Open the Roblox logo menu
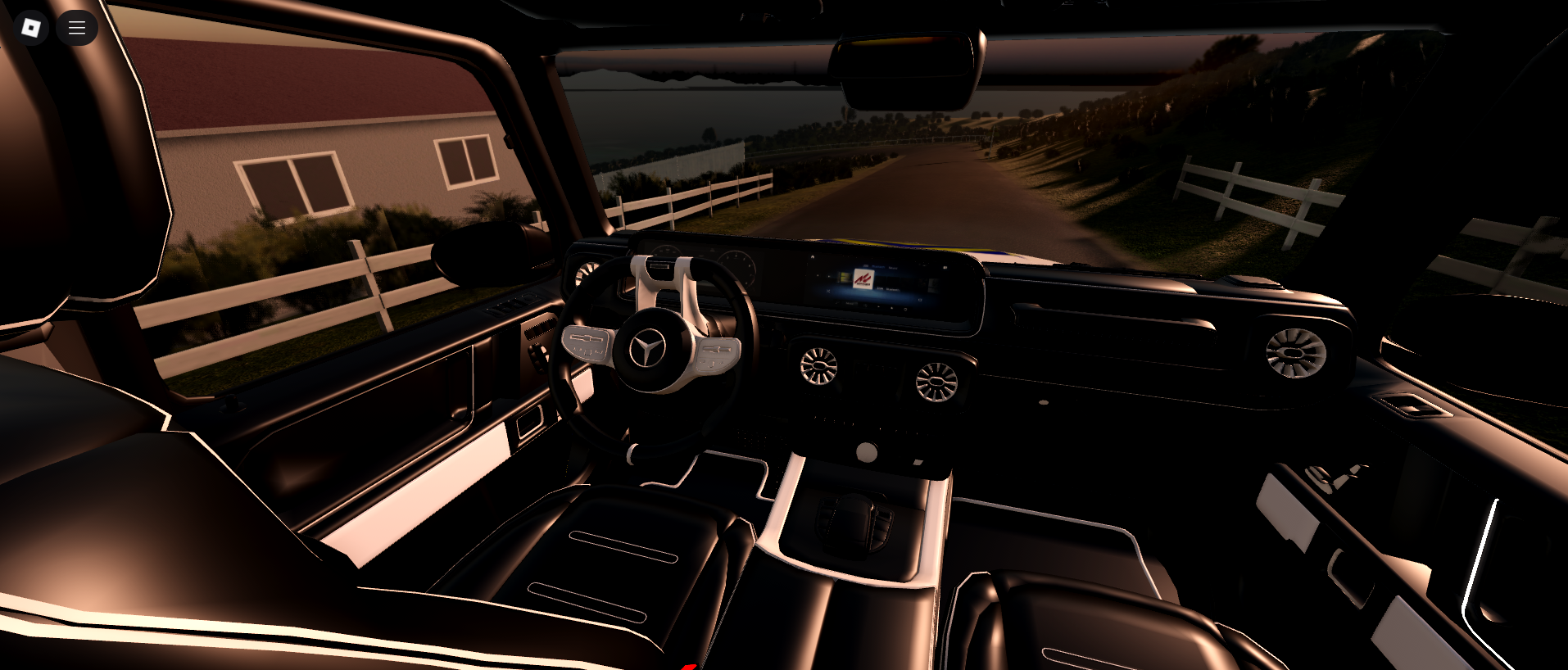This screenshot has height=670, width=1568. click(x=31, y=28)
